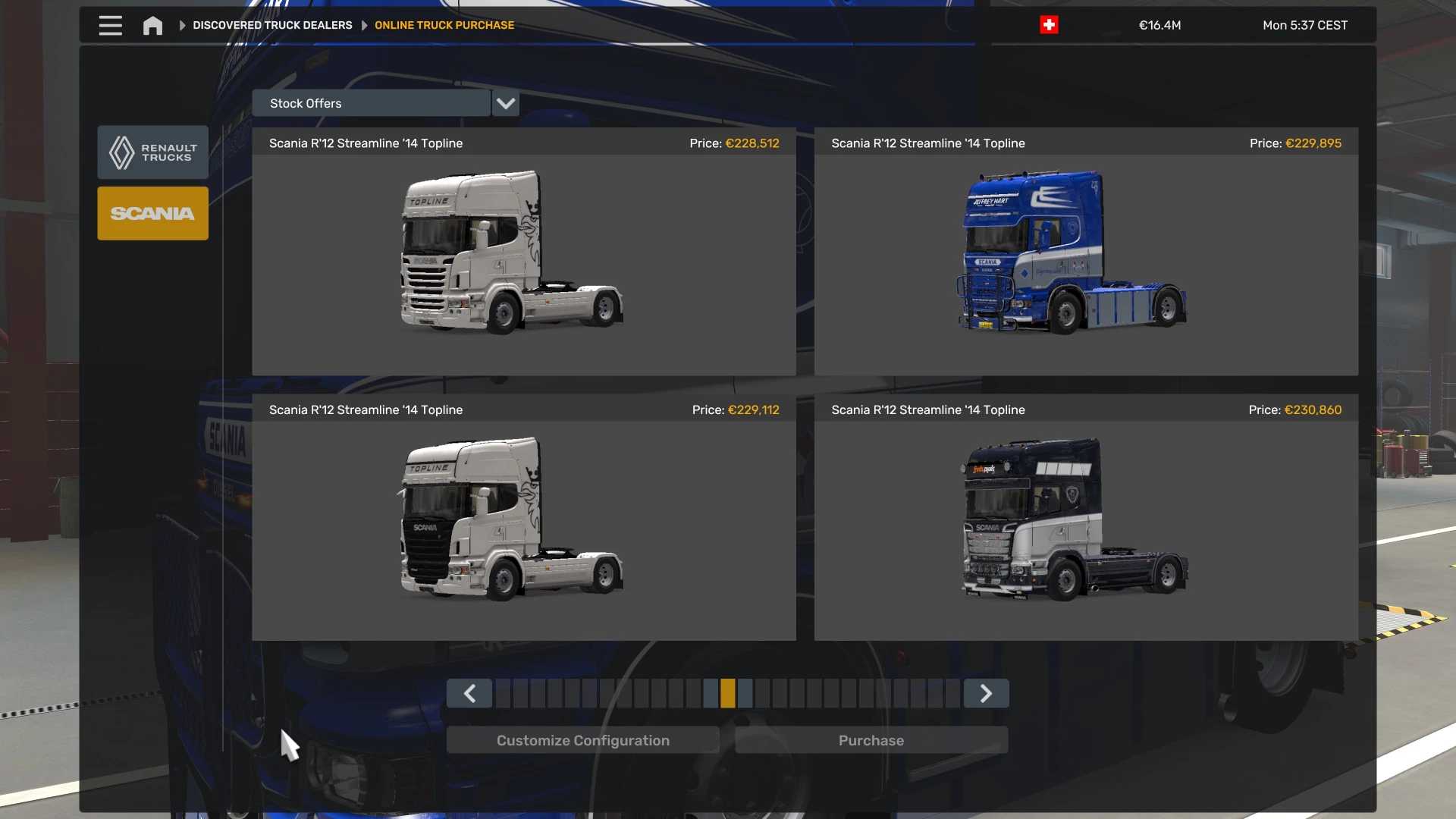Advance to the next page of offers
The height and width of the screenshot is (819, 1456).
click(x=986, y=694)
